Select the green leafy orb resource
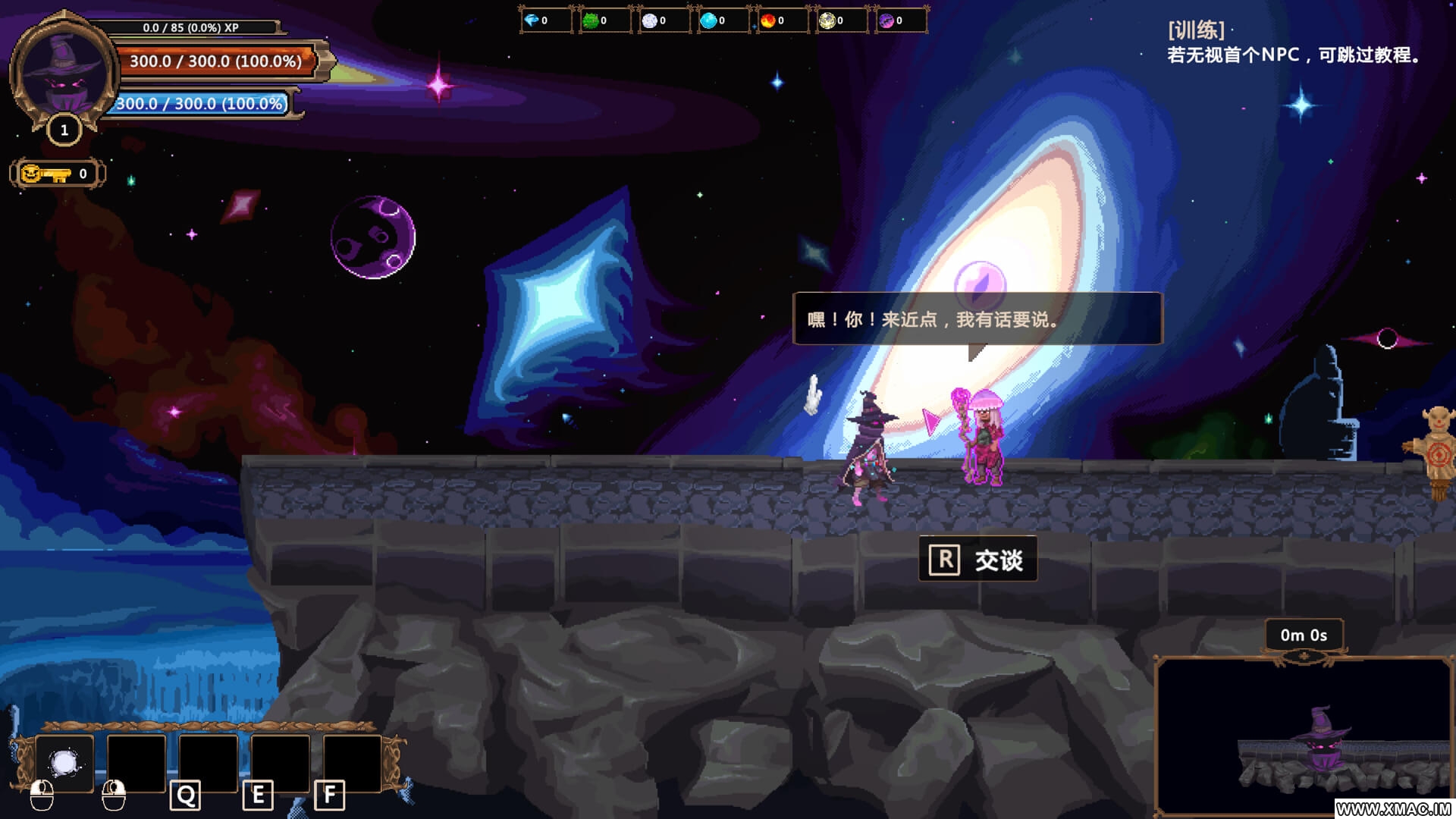 pyautogui.click(x=590, y=20)
